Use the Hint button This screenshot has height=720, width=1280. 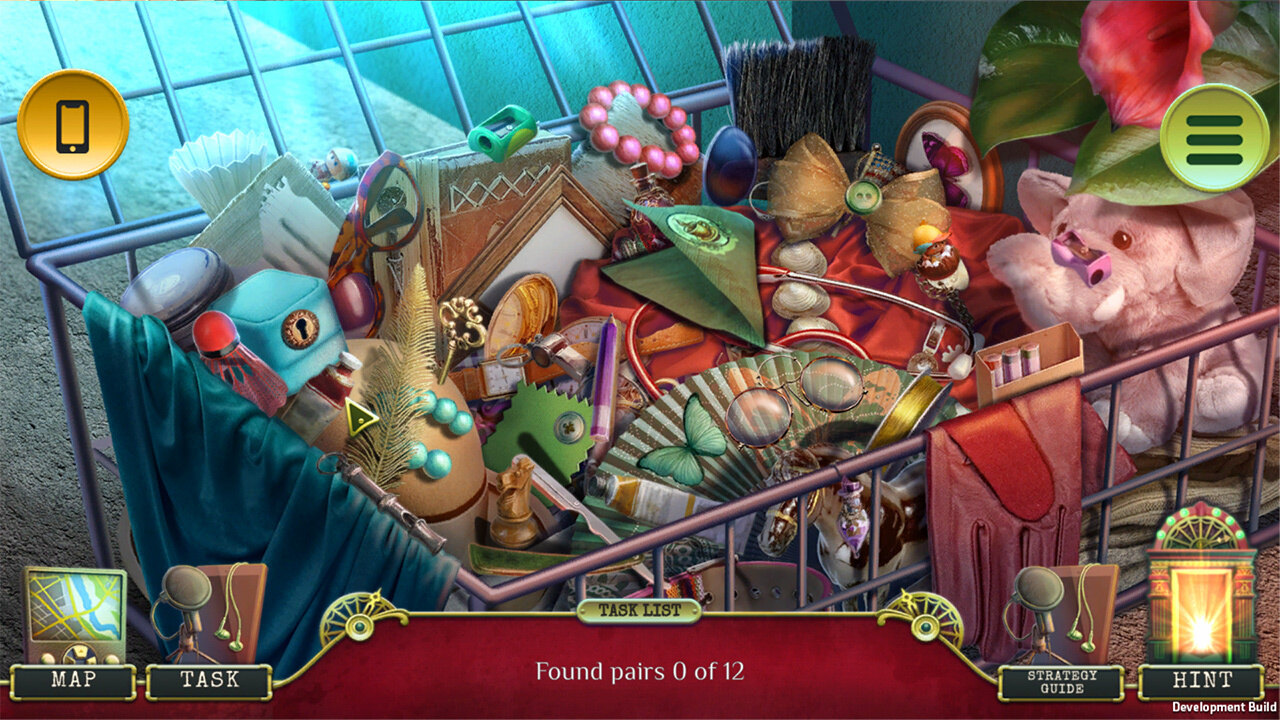(1201, 680)
